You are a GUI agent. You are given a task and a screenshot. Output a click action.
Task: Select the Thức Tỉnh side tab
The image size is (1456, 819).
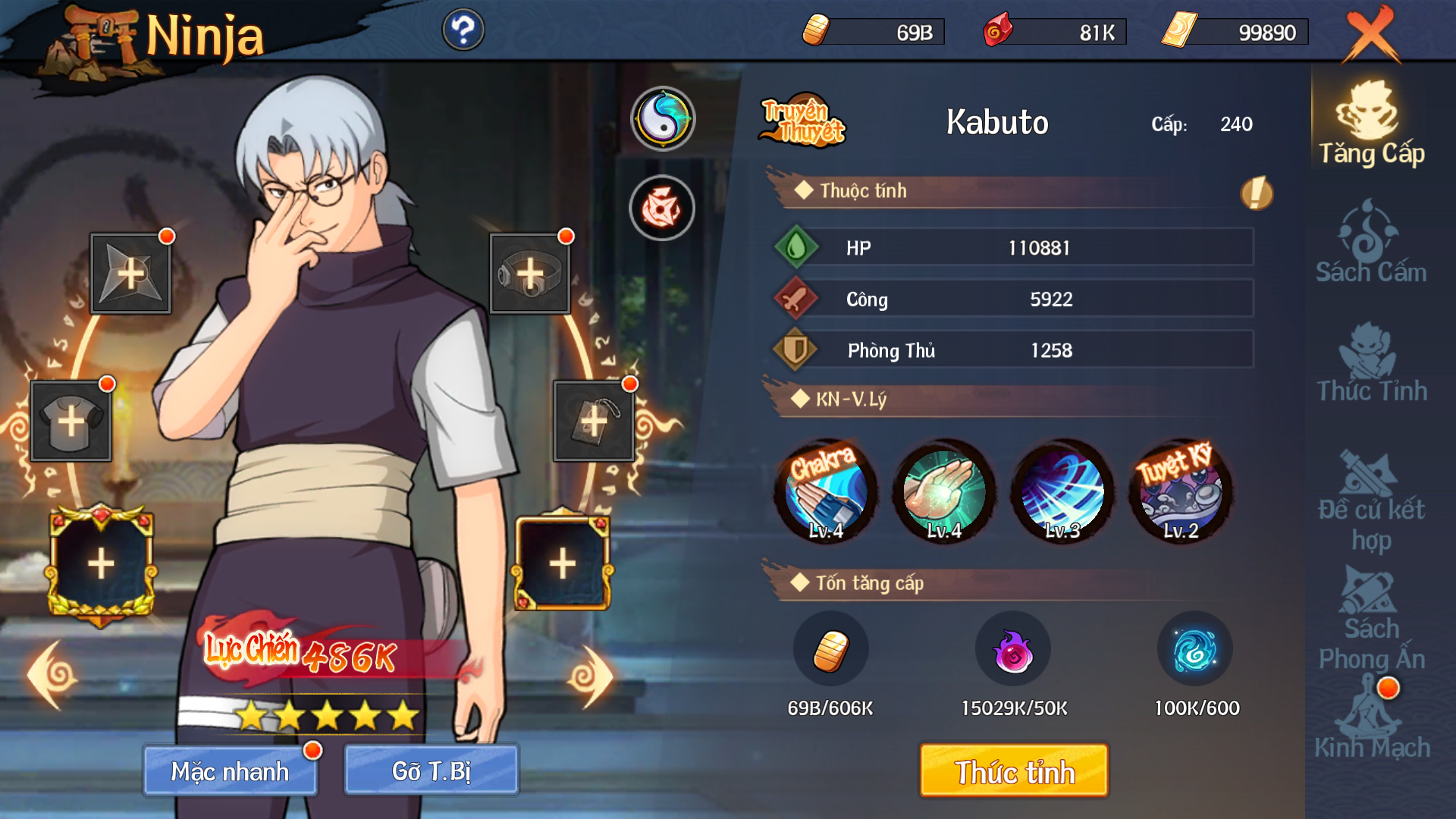pos(1371,362)
